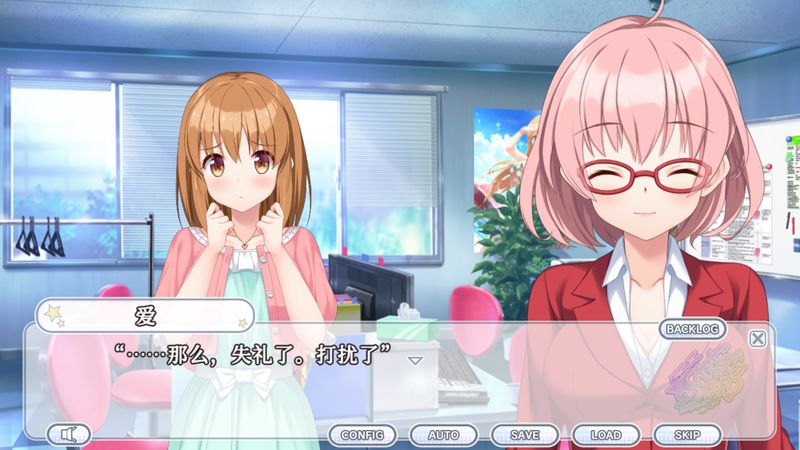Open the BACKLOG dialogue history

click(694, 329)
